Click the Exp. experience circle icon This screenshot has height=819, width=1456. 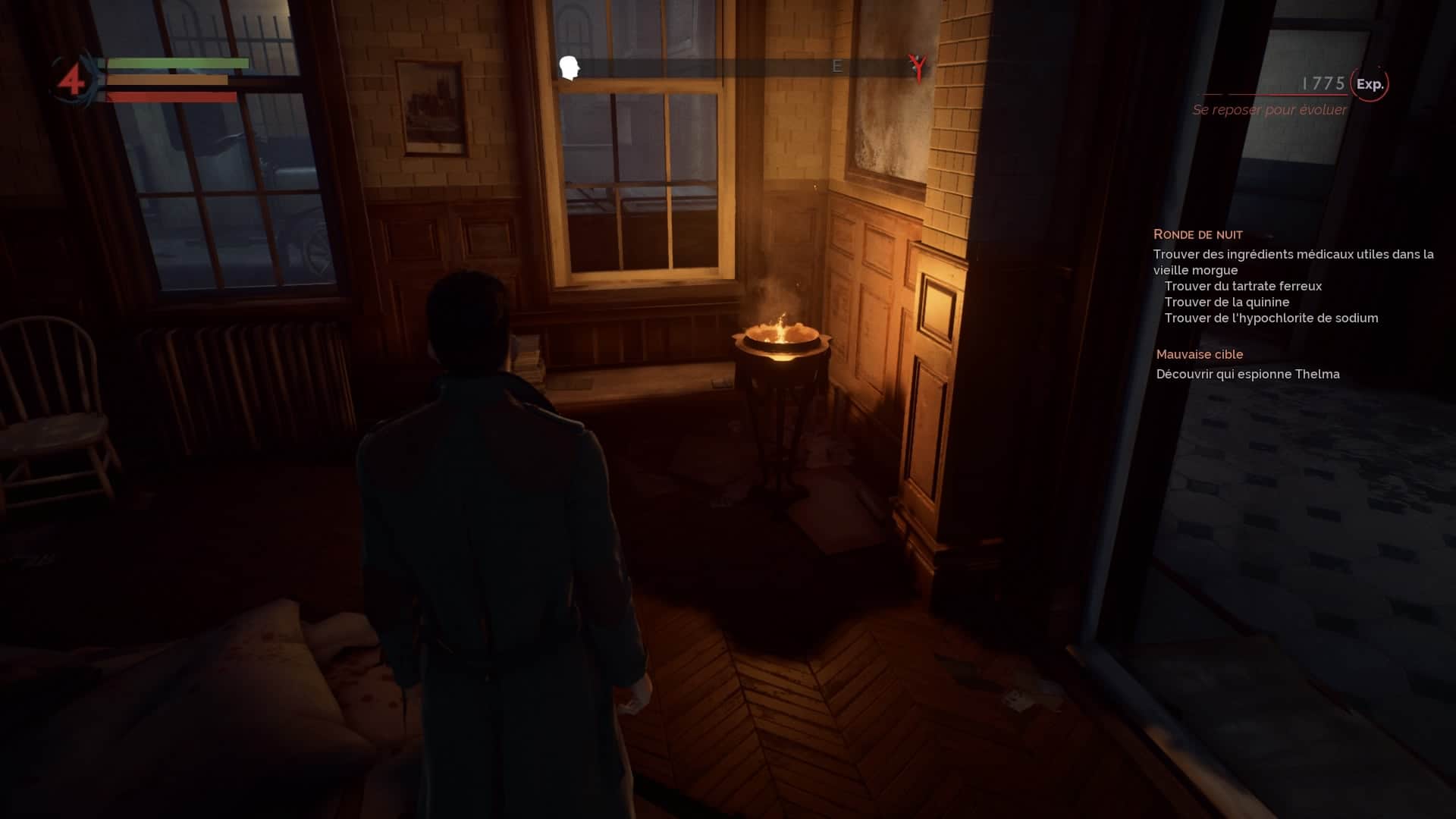(x=1370, y=84)
